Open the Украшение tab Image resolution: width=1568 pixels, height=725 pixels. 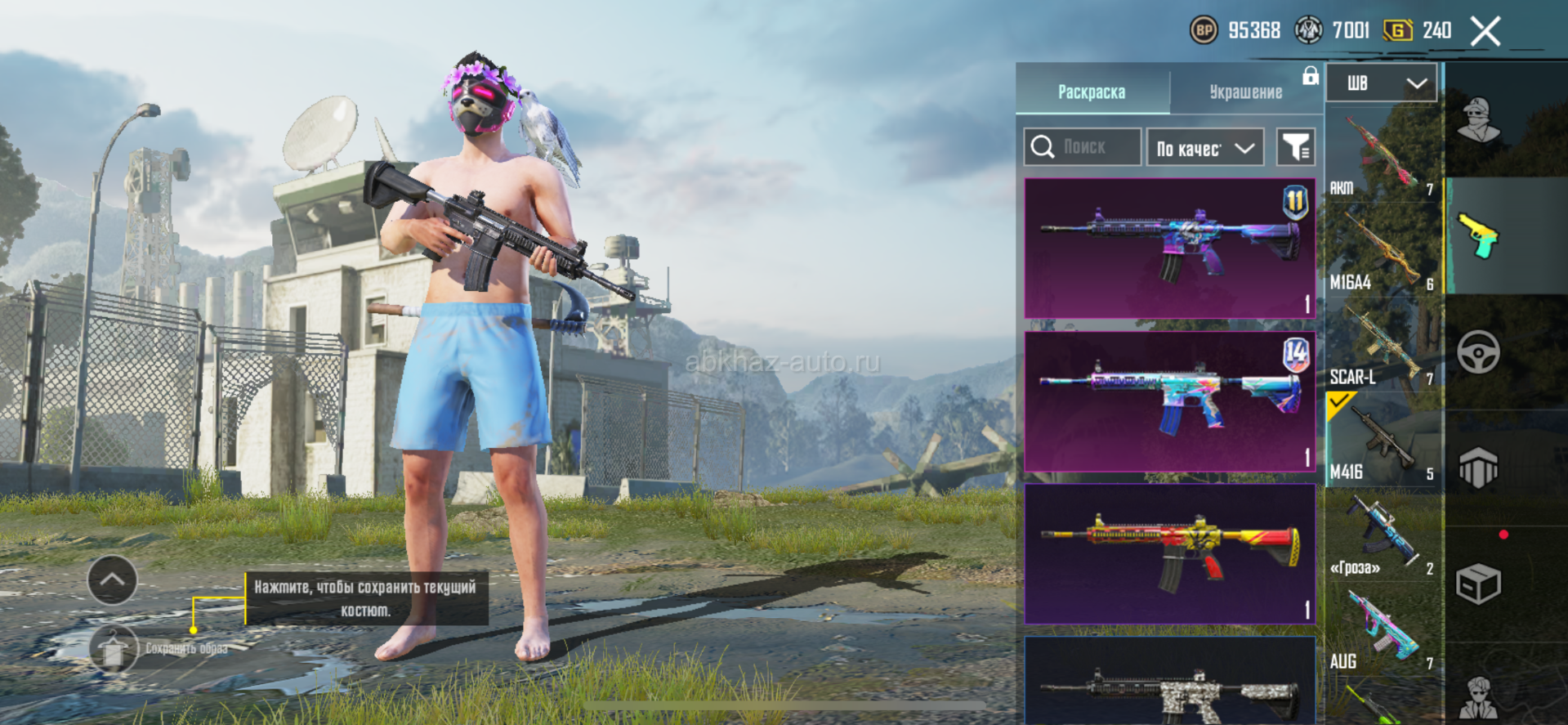pyautogui.click(x=1245, y=92)
